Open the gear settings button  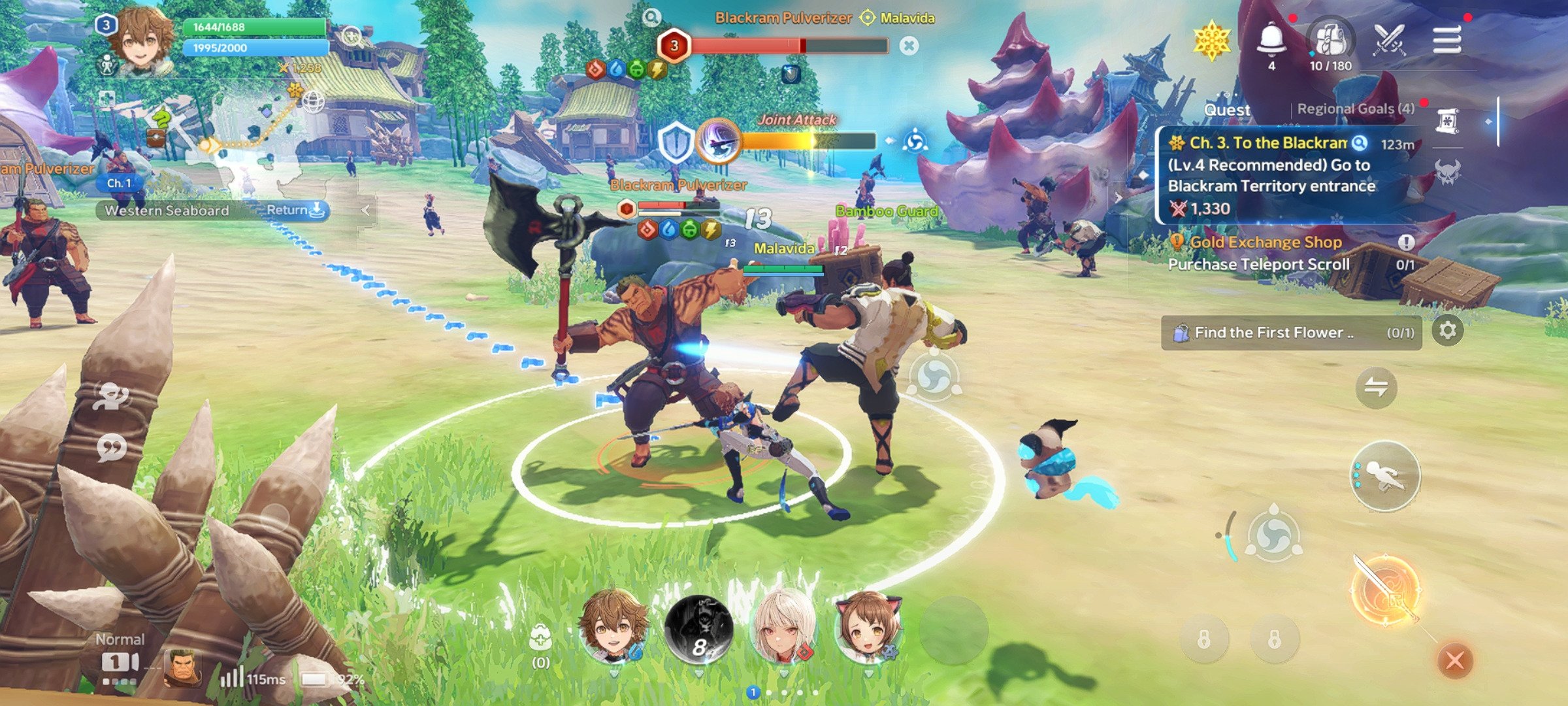coord(1448,331)
